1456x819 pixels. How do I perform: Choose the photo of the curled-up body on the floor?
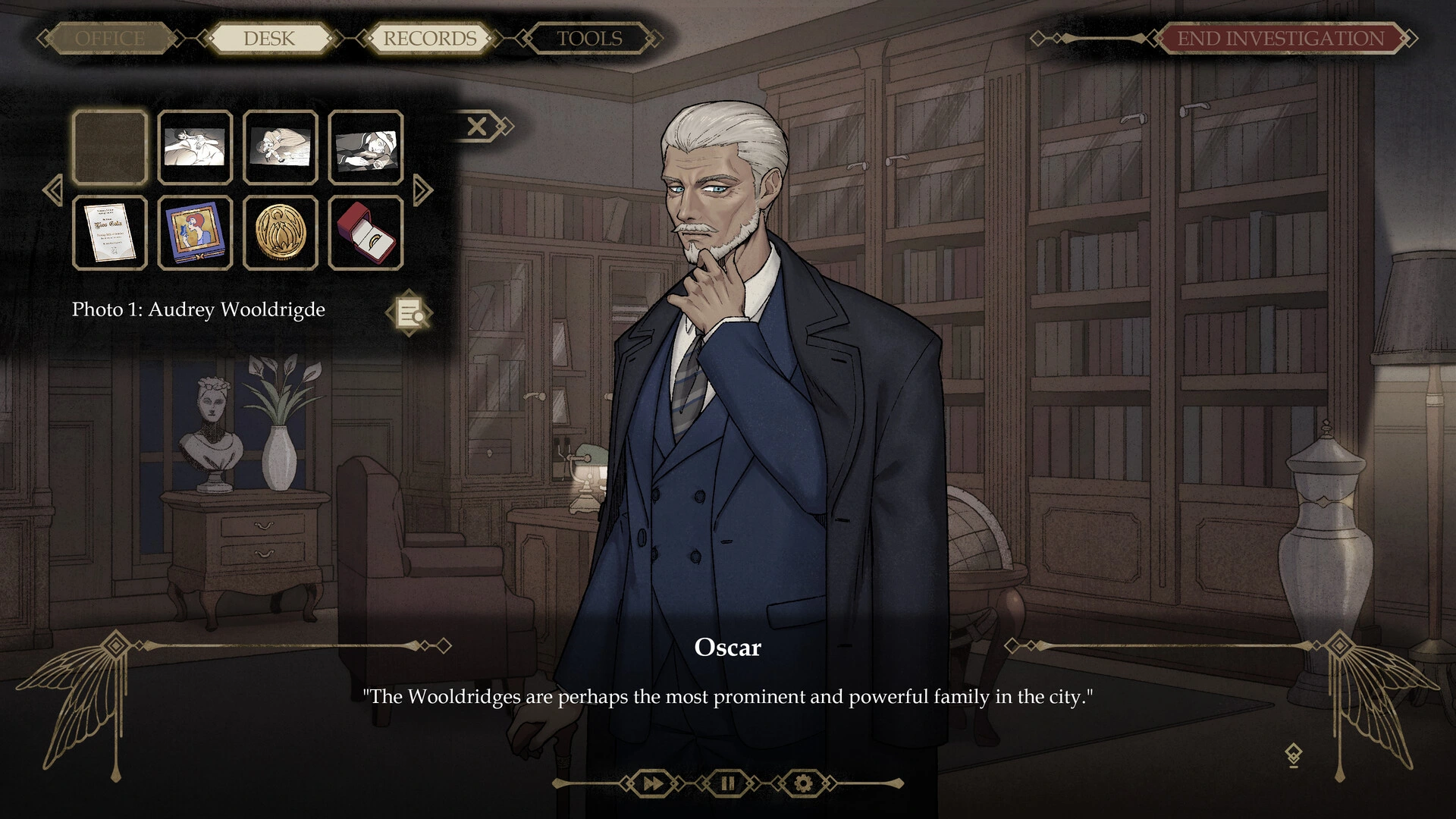[x=281, y=147]
